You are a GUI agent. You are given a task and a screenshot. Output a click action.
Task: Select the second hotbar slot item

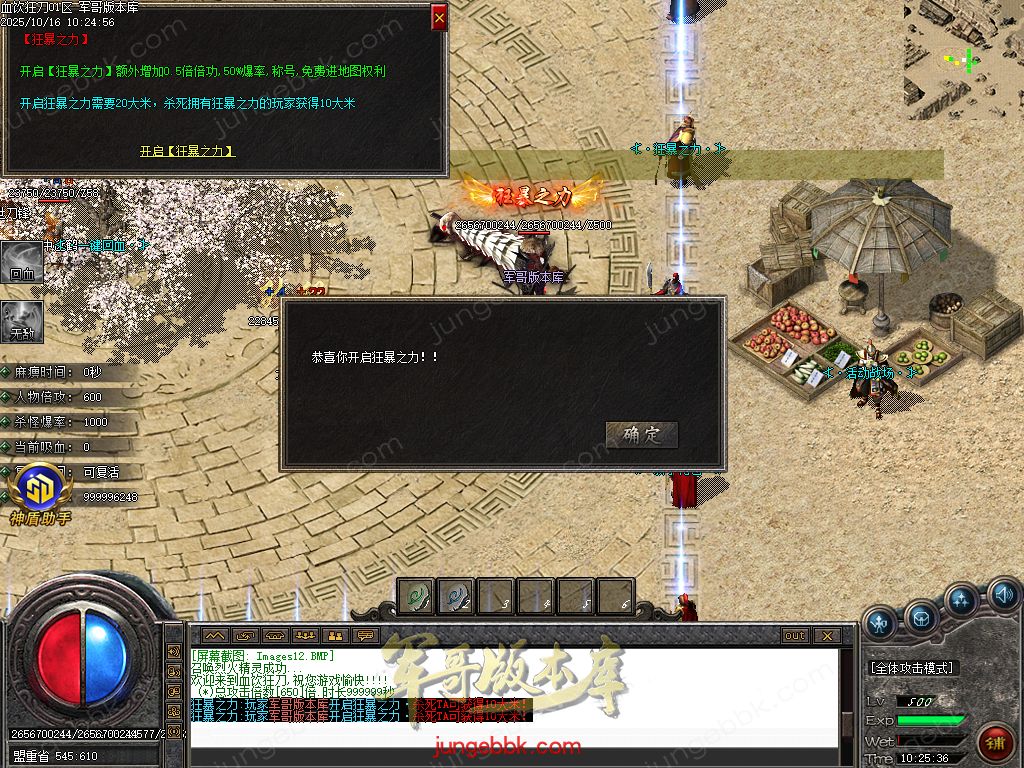pos(456,597)
